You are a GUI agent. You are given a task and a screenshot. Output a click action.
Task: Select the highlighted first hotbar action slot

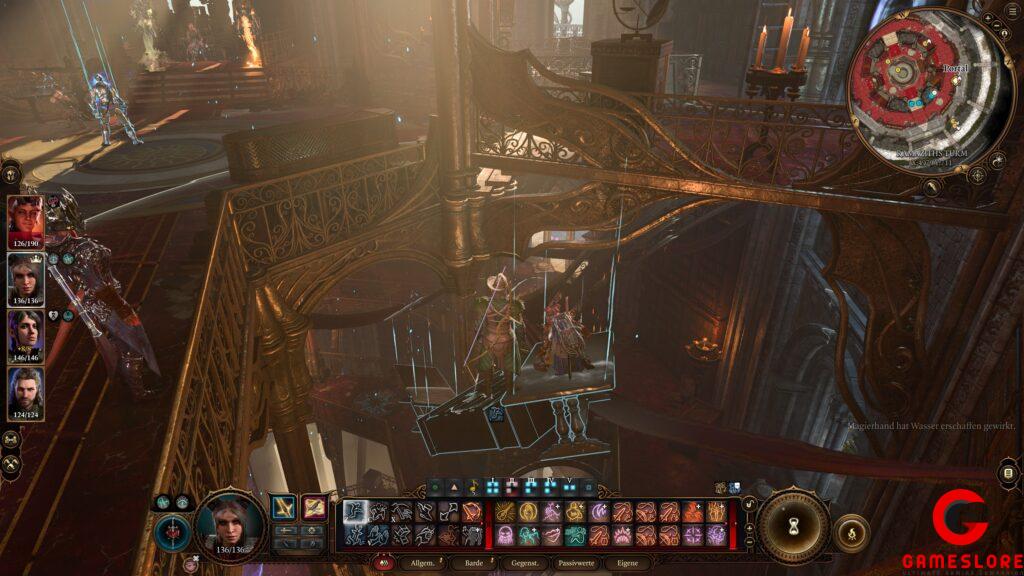(x=356, y=513)
